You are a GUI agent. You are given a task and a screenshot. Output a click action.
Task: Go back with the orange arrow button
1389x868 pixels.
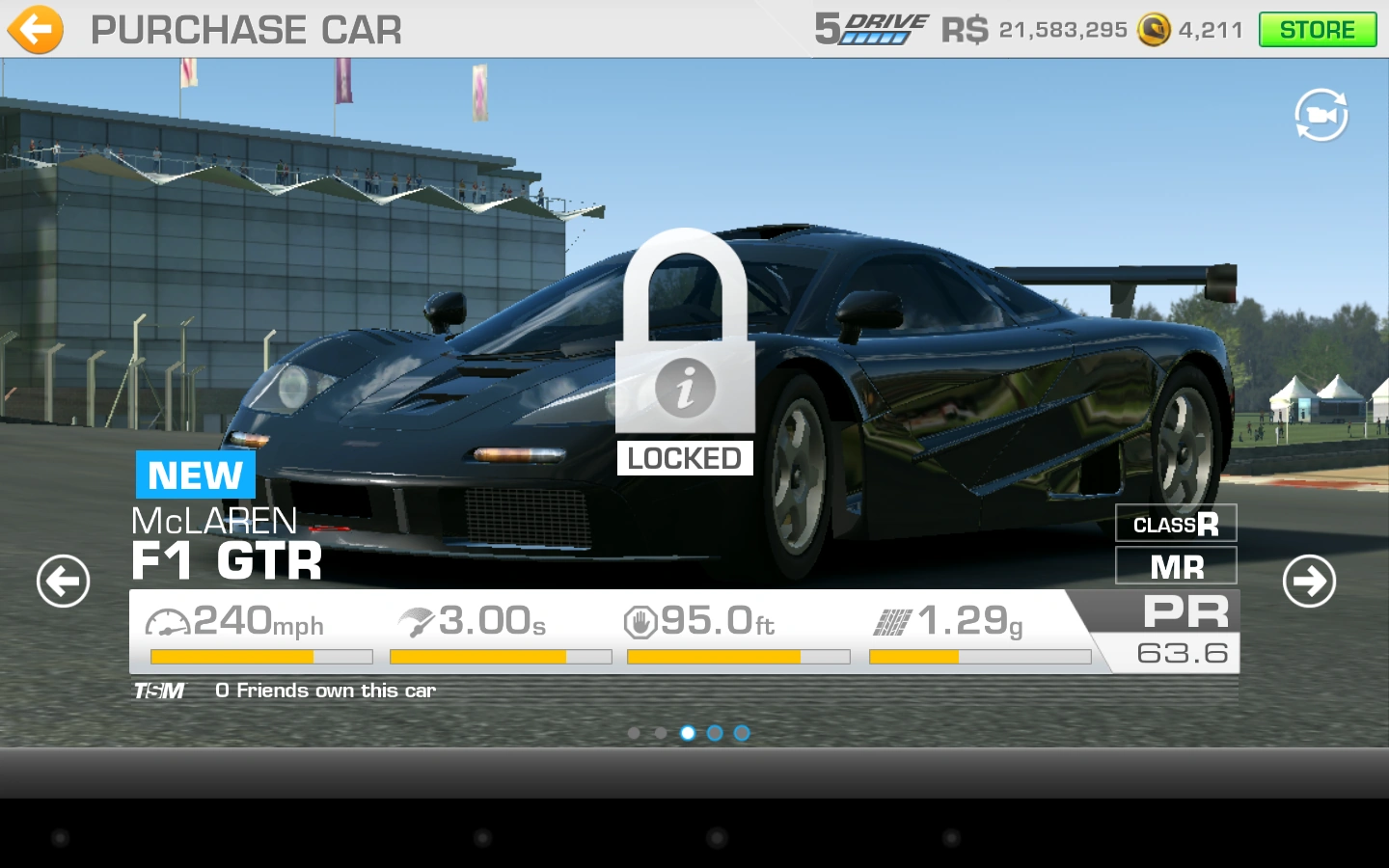36,30
